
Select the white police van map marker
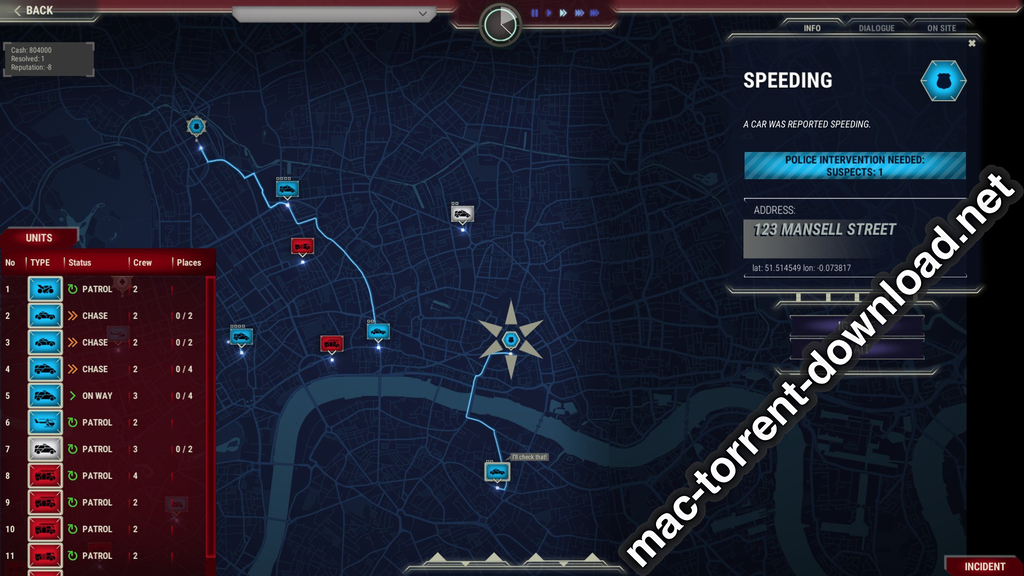[462, 213]
